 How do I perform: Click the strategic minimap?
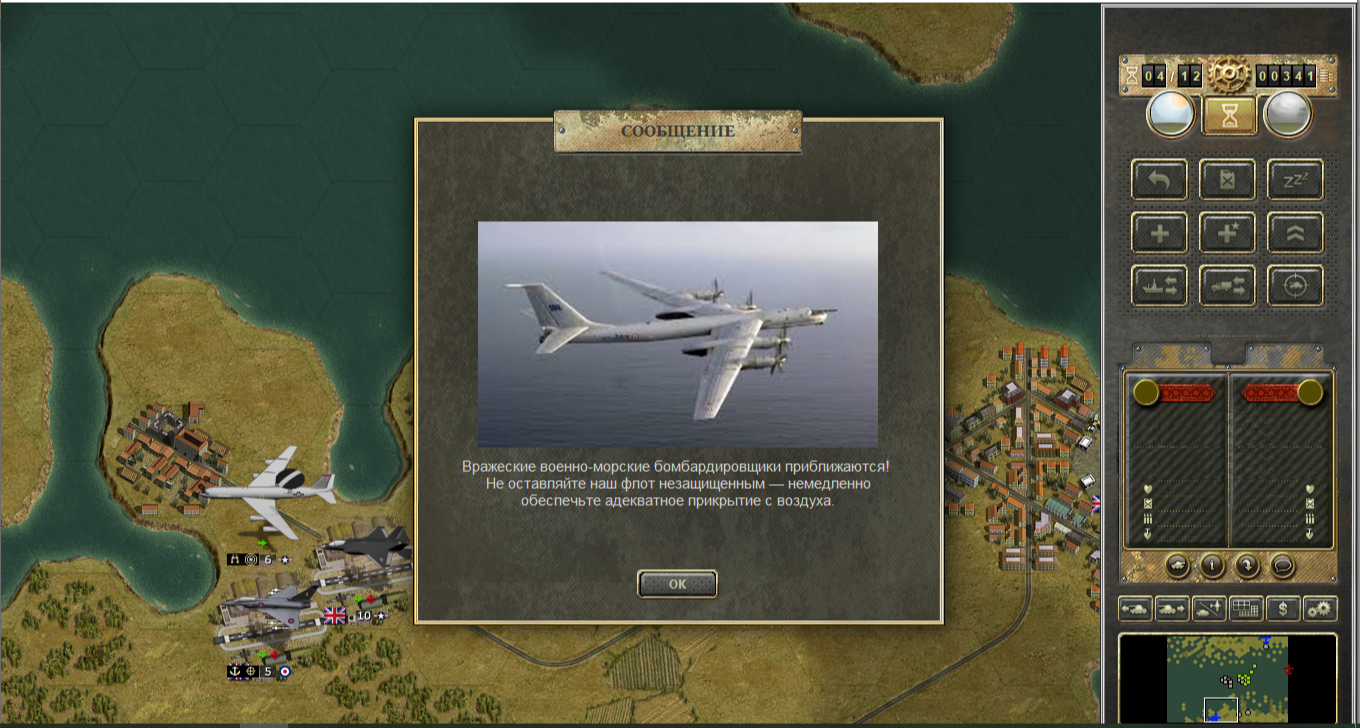(1228, 678)
